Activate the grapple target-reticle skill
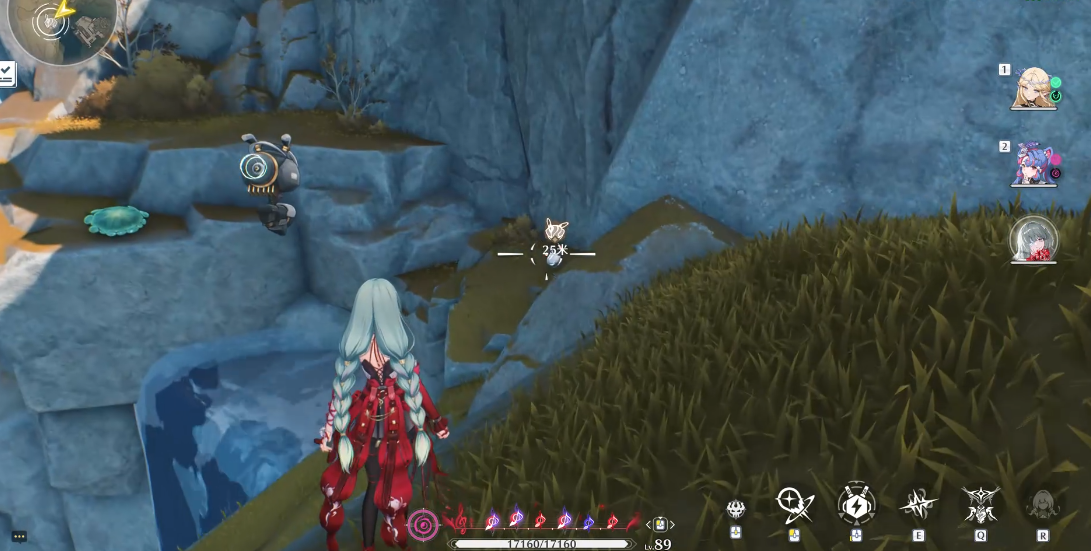Screen dimensions: 1091x551 [793, 503]
